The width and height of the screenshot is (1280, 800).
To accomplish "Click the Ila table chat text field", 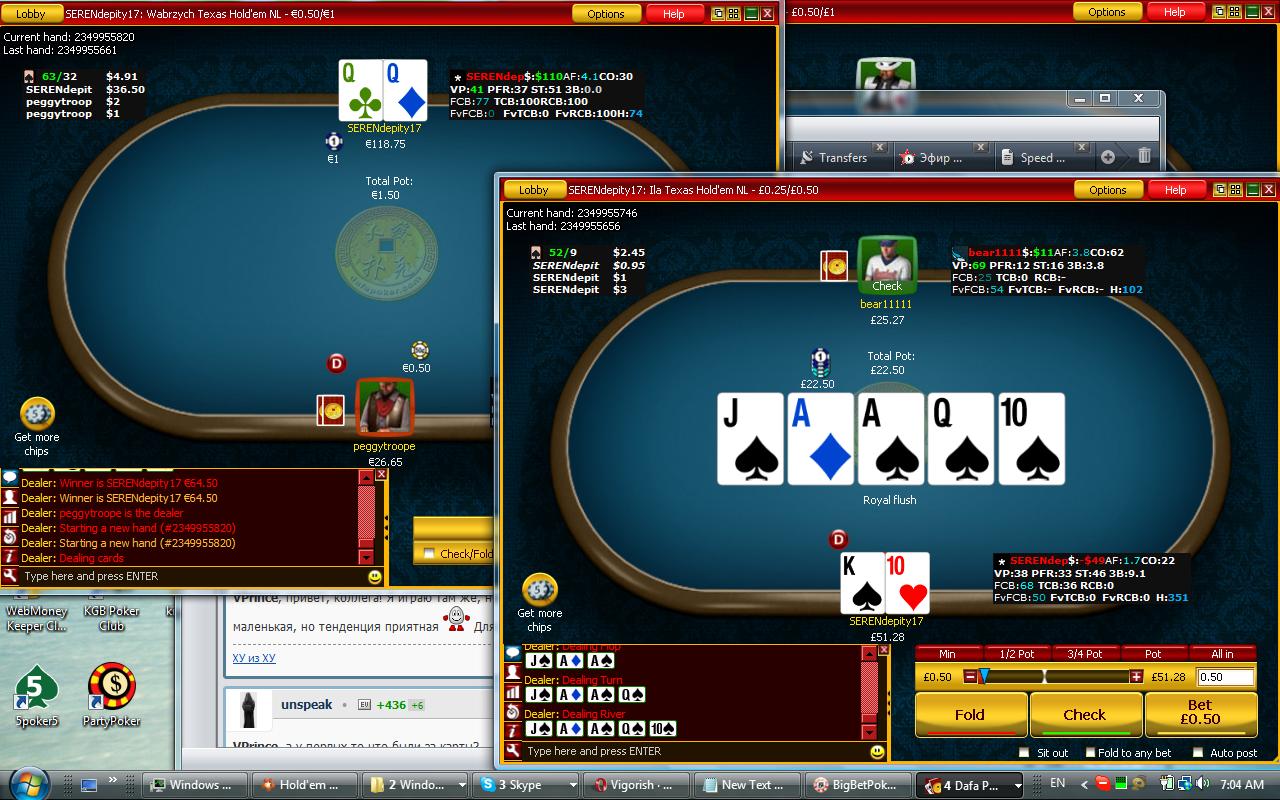I will click(690, 751).
